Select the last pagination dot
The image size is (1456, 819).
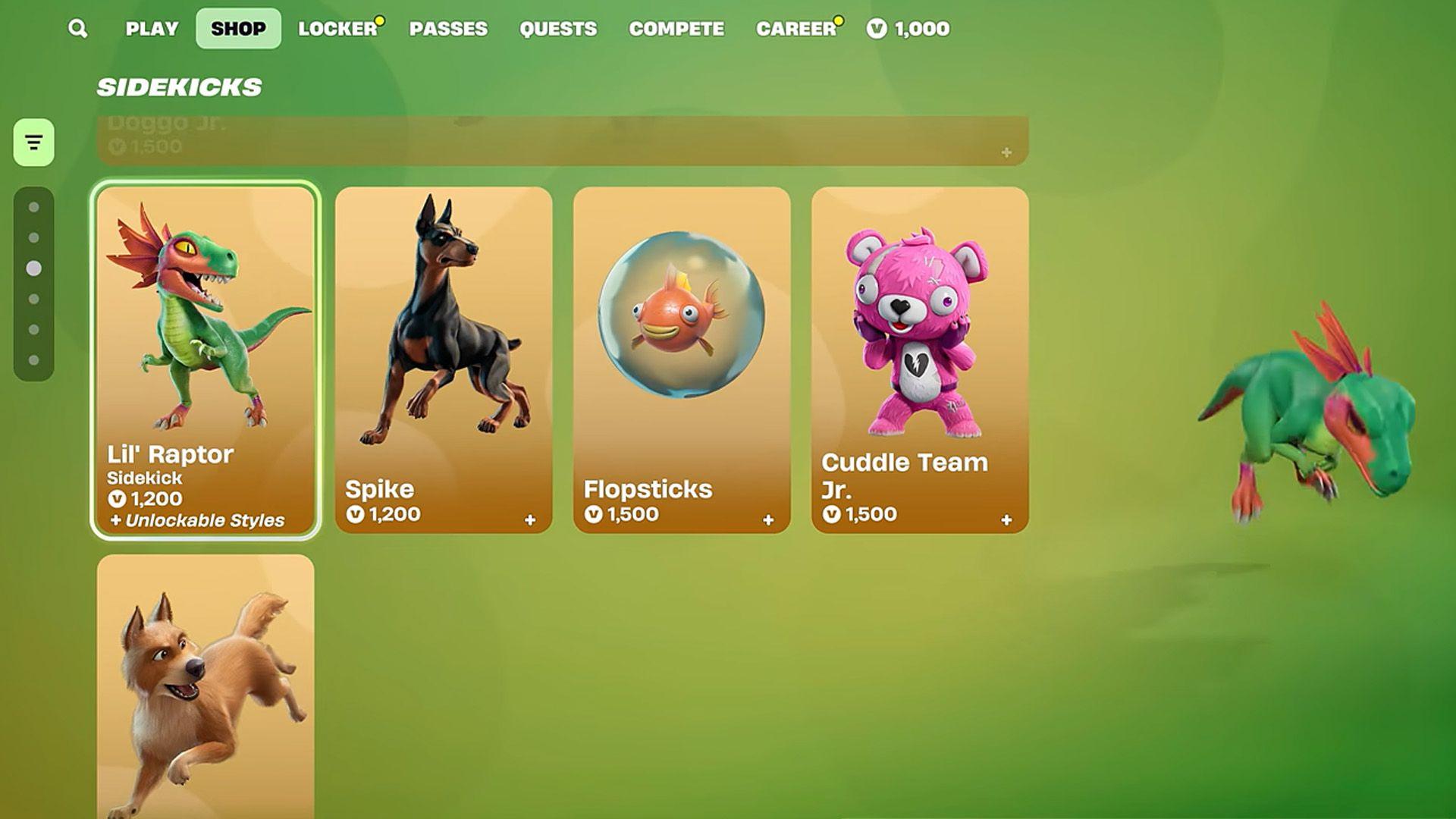[x=32, y=353]
